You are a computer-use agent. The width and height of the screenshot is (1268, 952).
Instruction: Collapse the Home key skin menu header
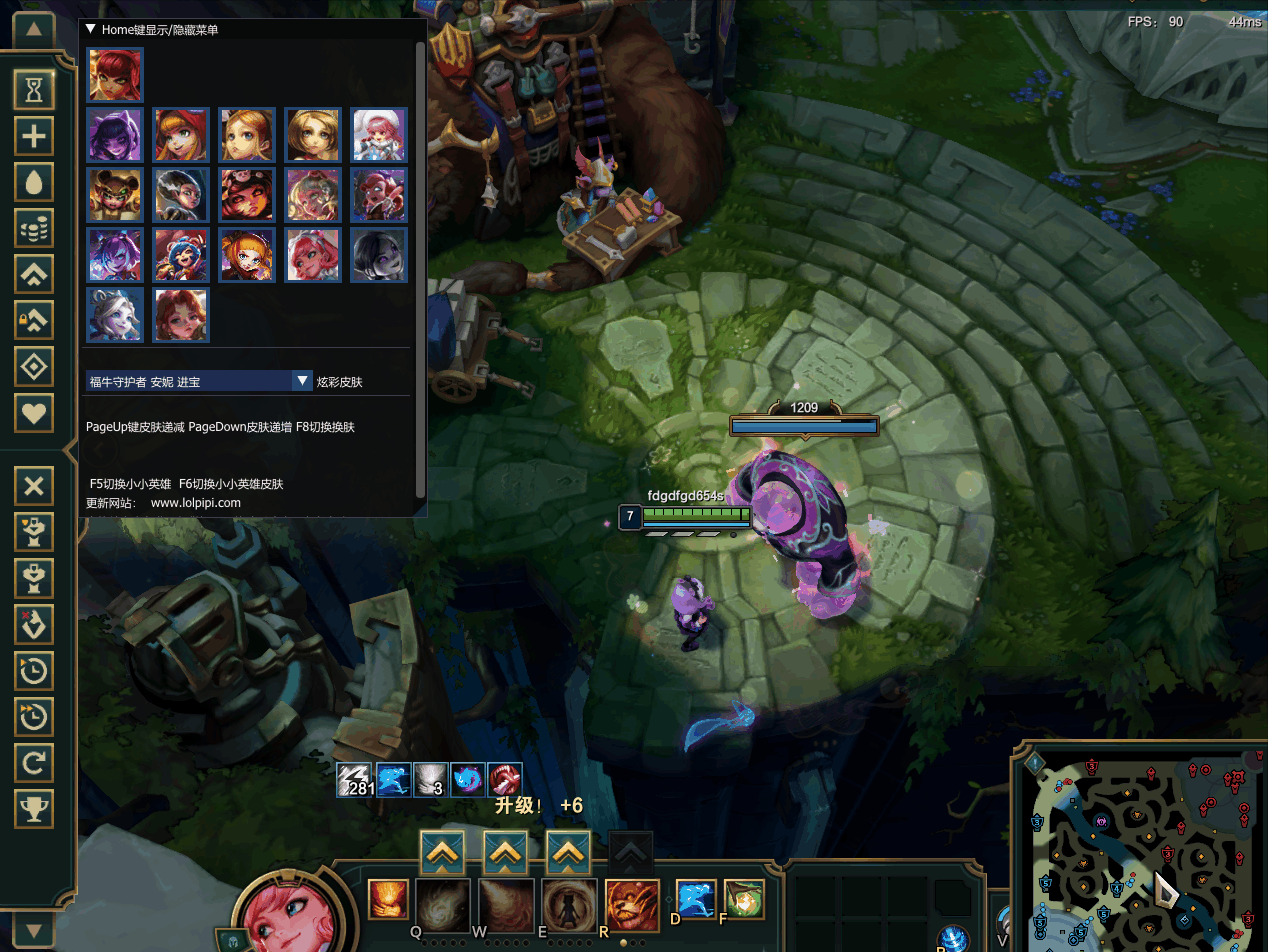point(91,30)
